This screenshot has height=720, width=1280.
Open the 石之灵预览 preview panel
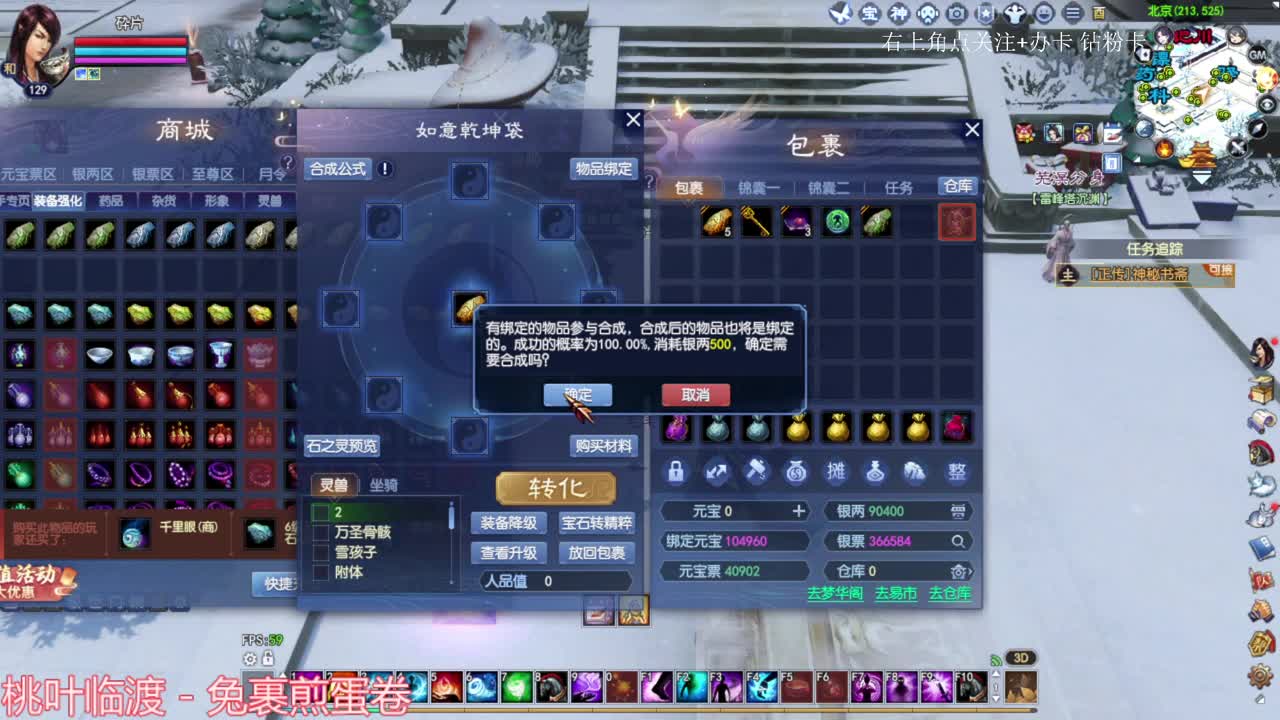click(x=342, y=446)
